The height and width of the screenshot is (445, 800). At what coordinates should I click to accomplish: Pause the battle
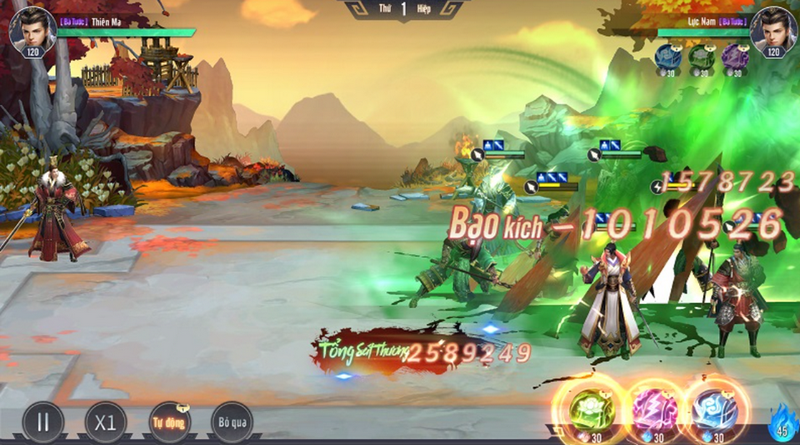43,421
